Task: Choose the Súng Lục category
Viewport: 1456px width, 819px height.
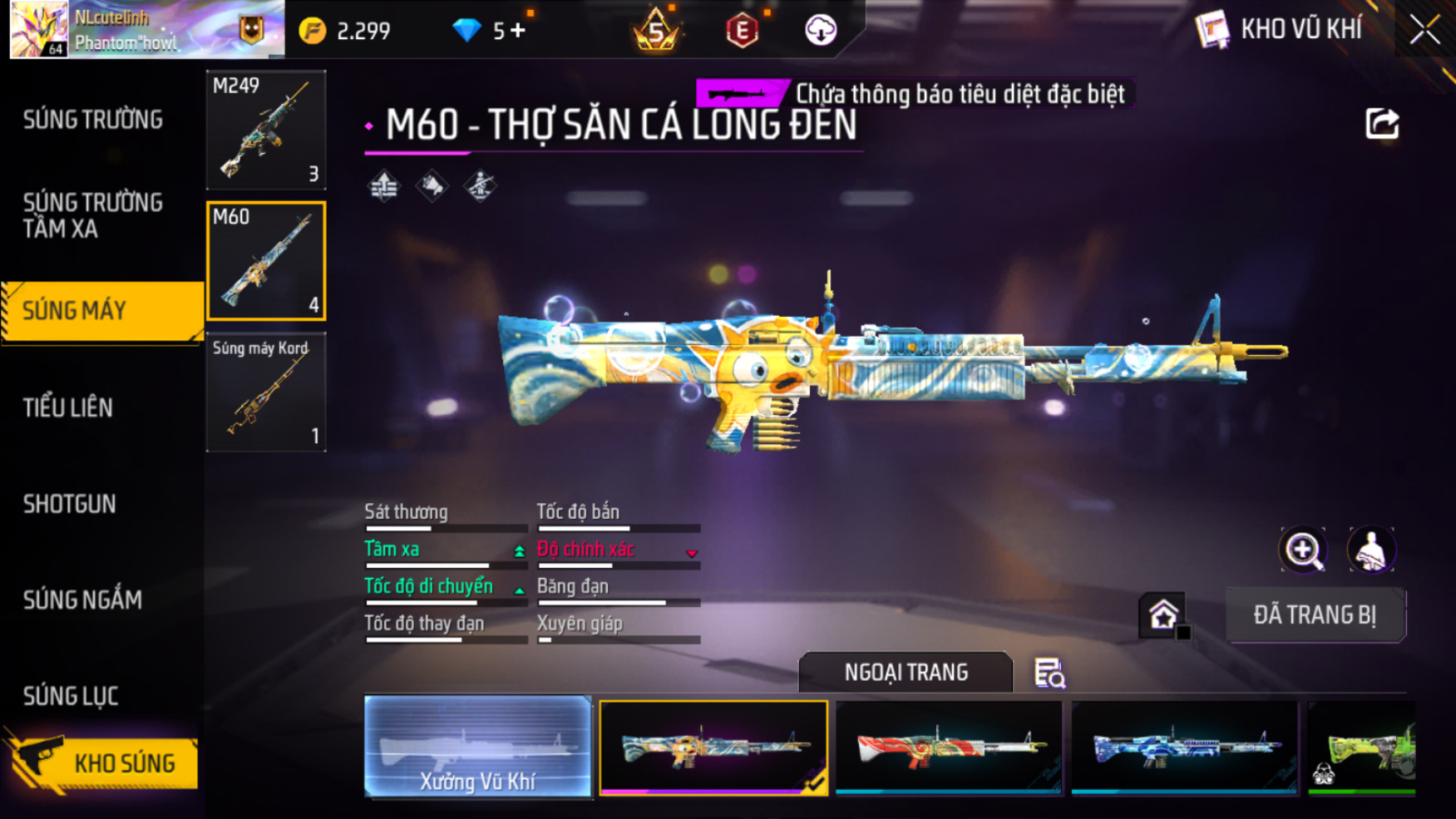Action: [x=71, y=696]
